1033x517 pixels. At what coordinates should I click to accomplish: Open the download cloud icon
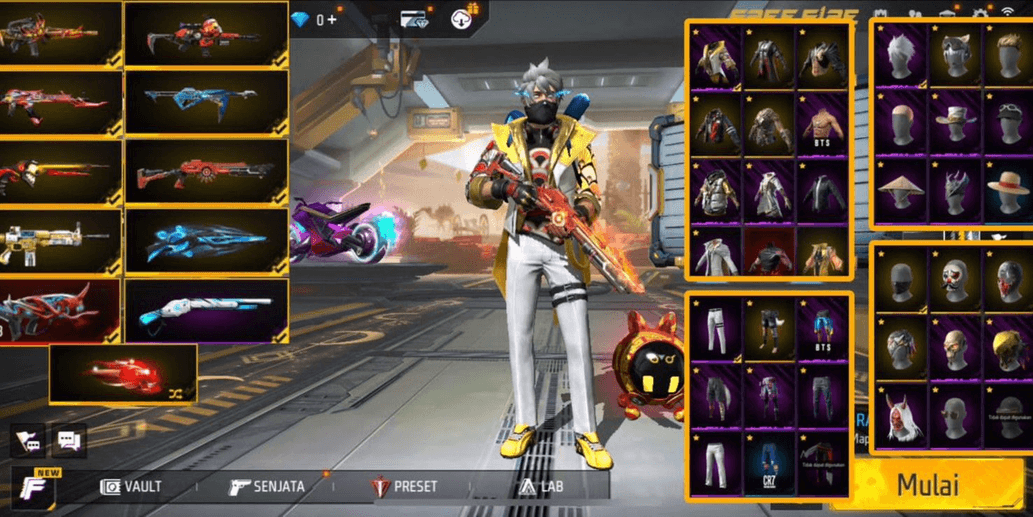tap(464, 18)
